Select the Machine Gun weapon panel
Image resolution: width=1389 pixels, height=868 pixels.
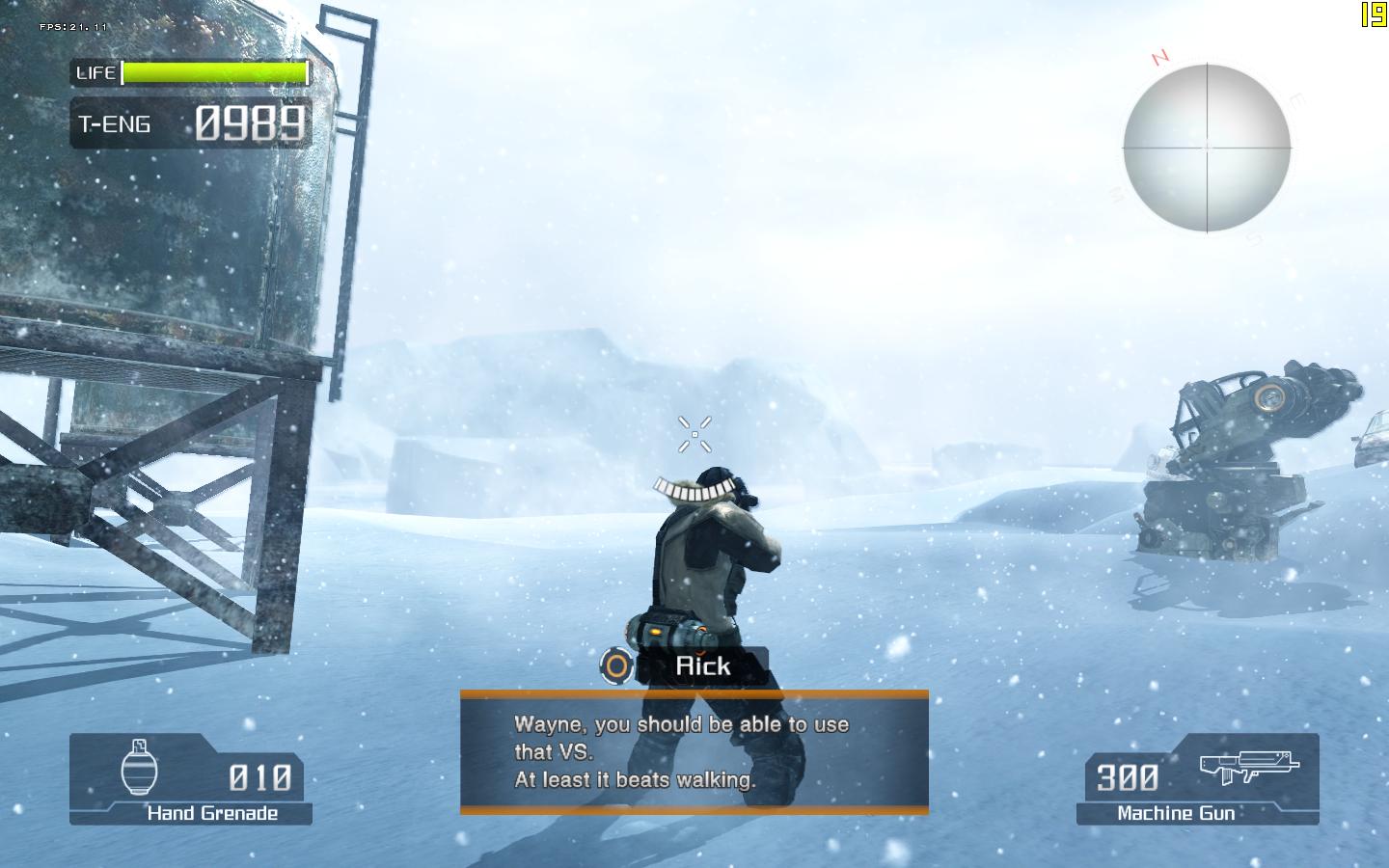1197,779
